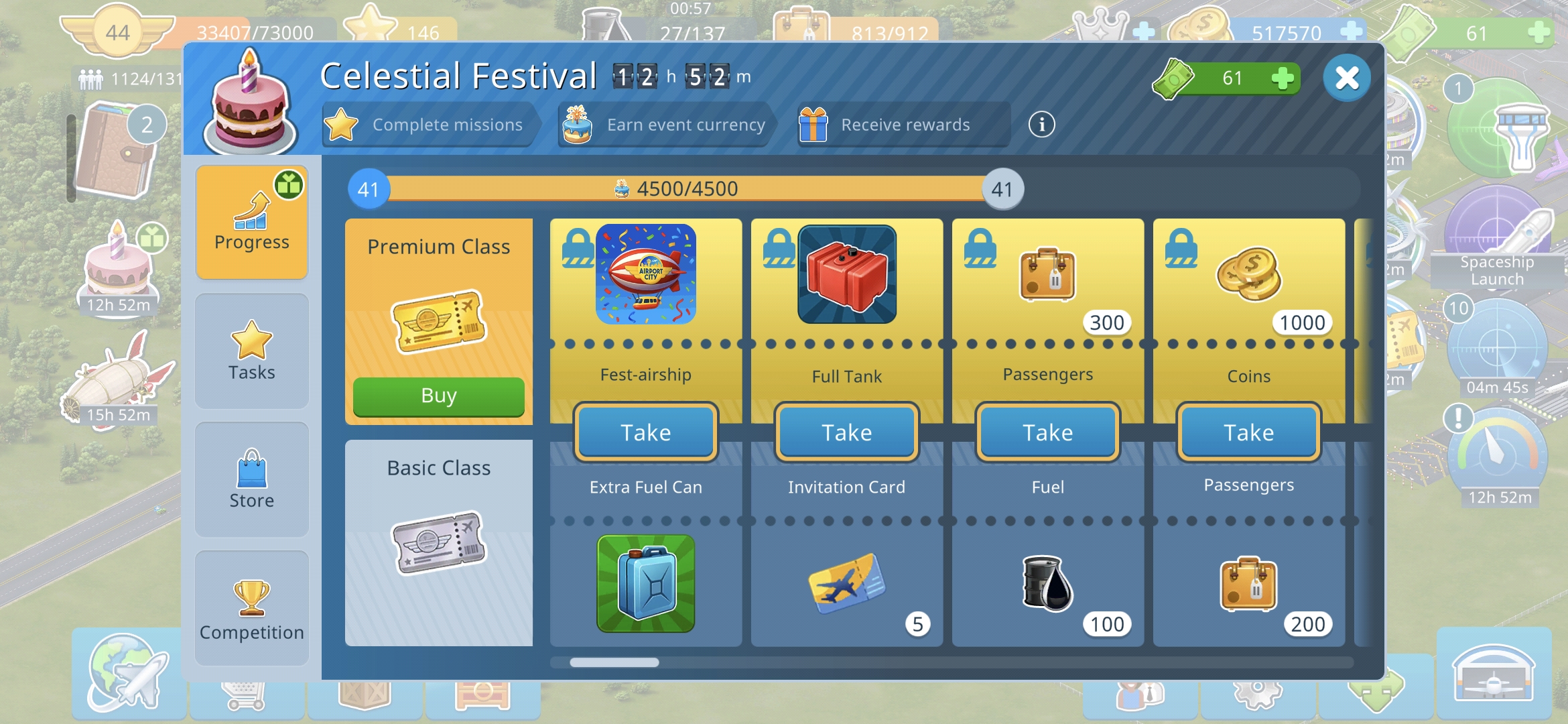Close the Celestial Festival window

(x=1346, y=78)
